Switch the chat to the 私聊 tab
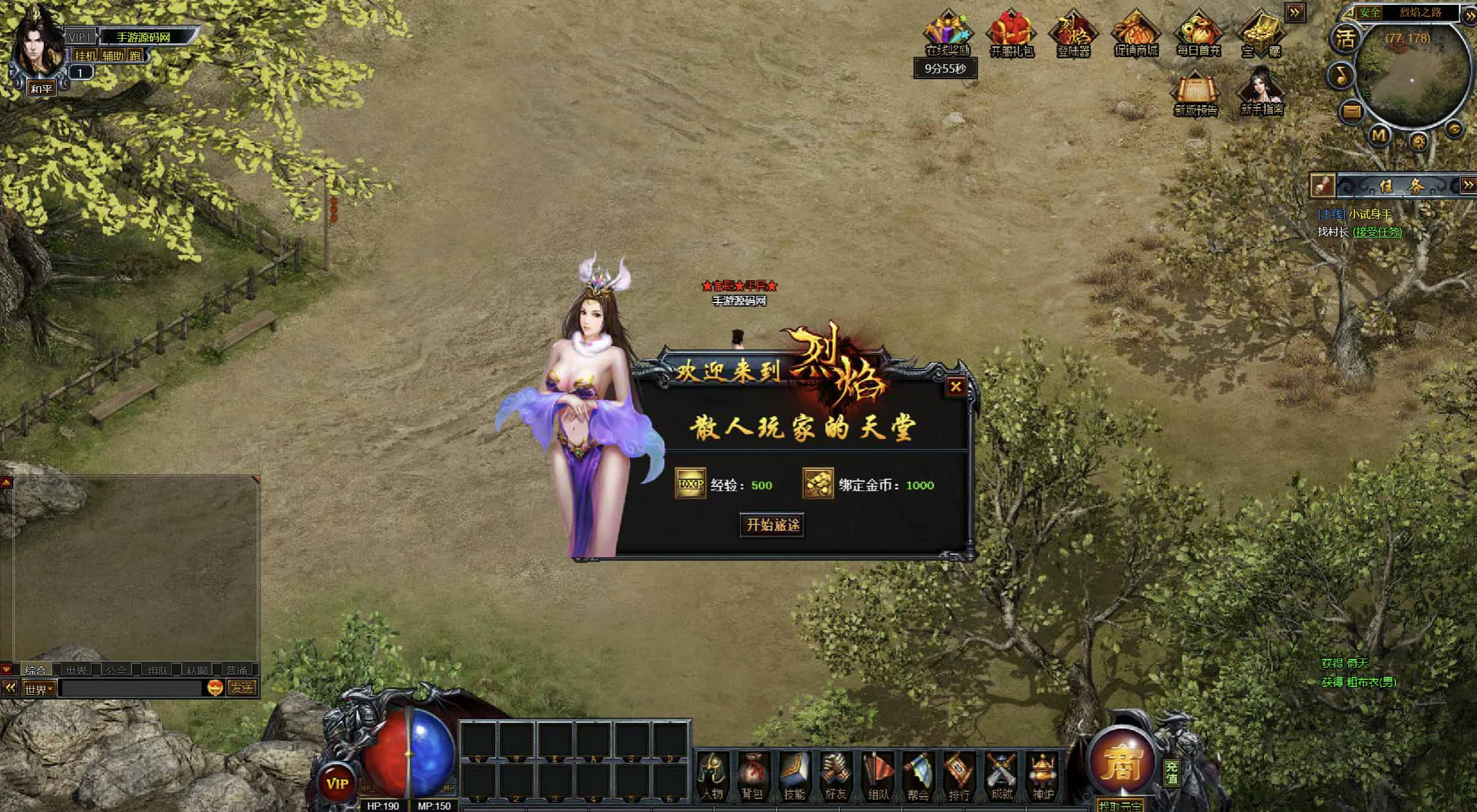This screenshot has height=812, width=1477. tap(196, 670)
